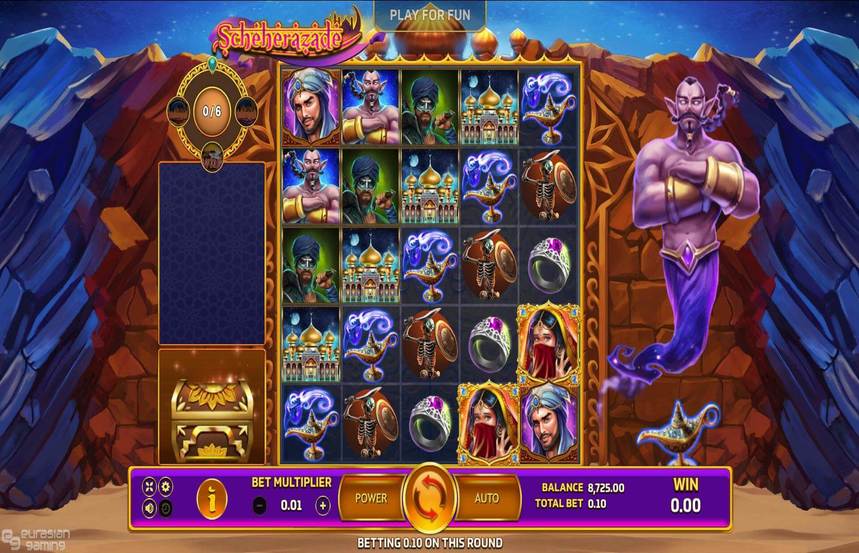
Task: Click the PLAY FOR FUN tab
Action: tap(429, 15)
